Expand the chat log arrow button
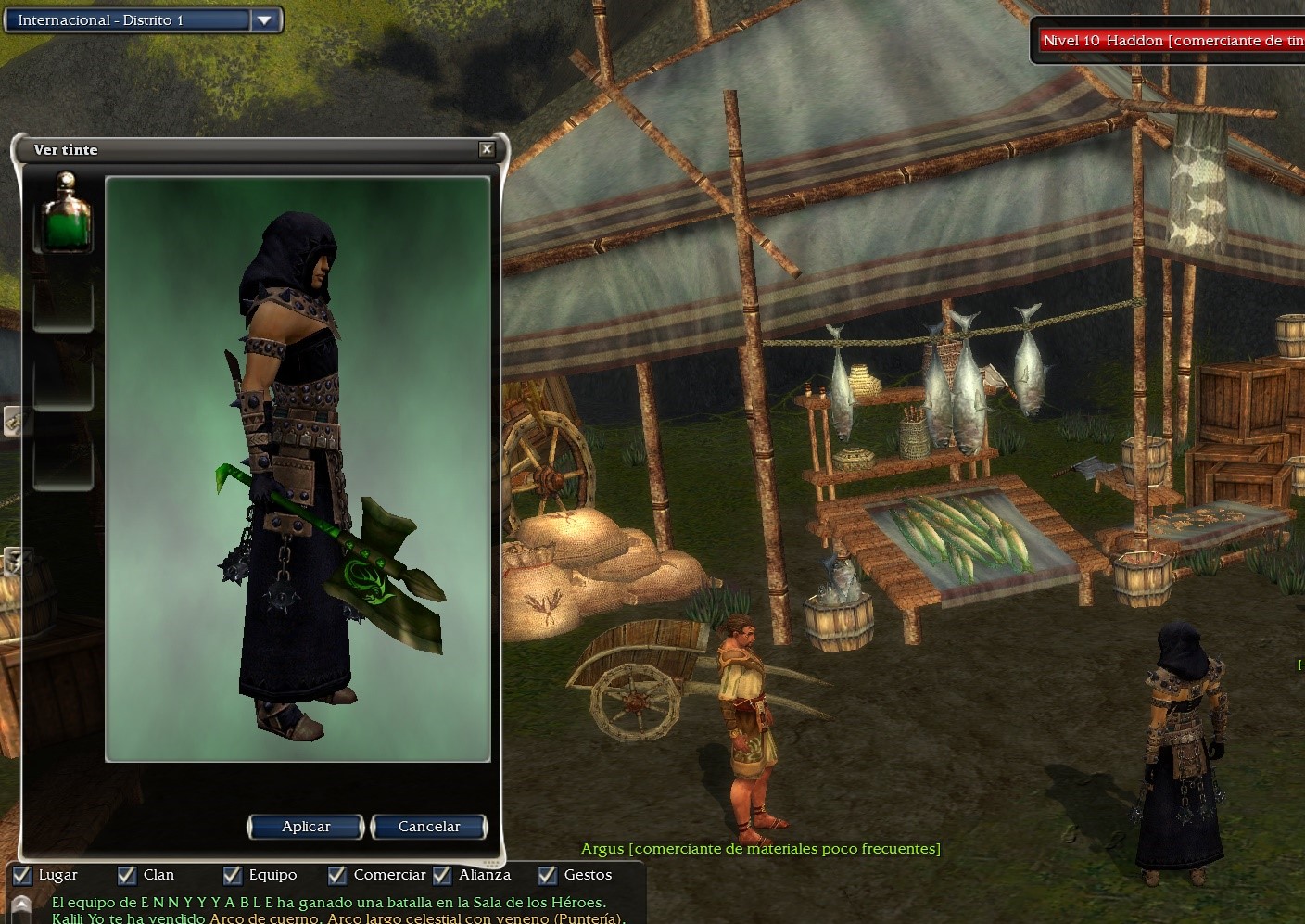 pos(20,906)
